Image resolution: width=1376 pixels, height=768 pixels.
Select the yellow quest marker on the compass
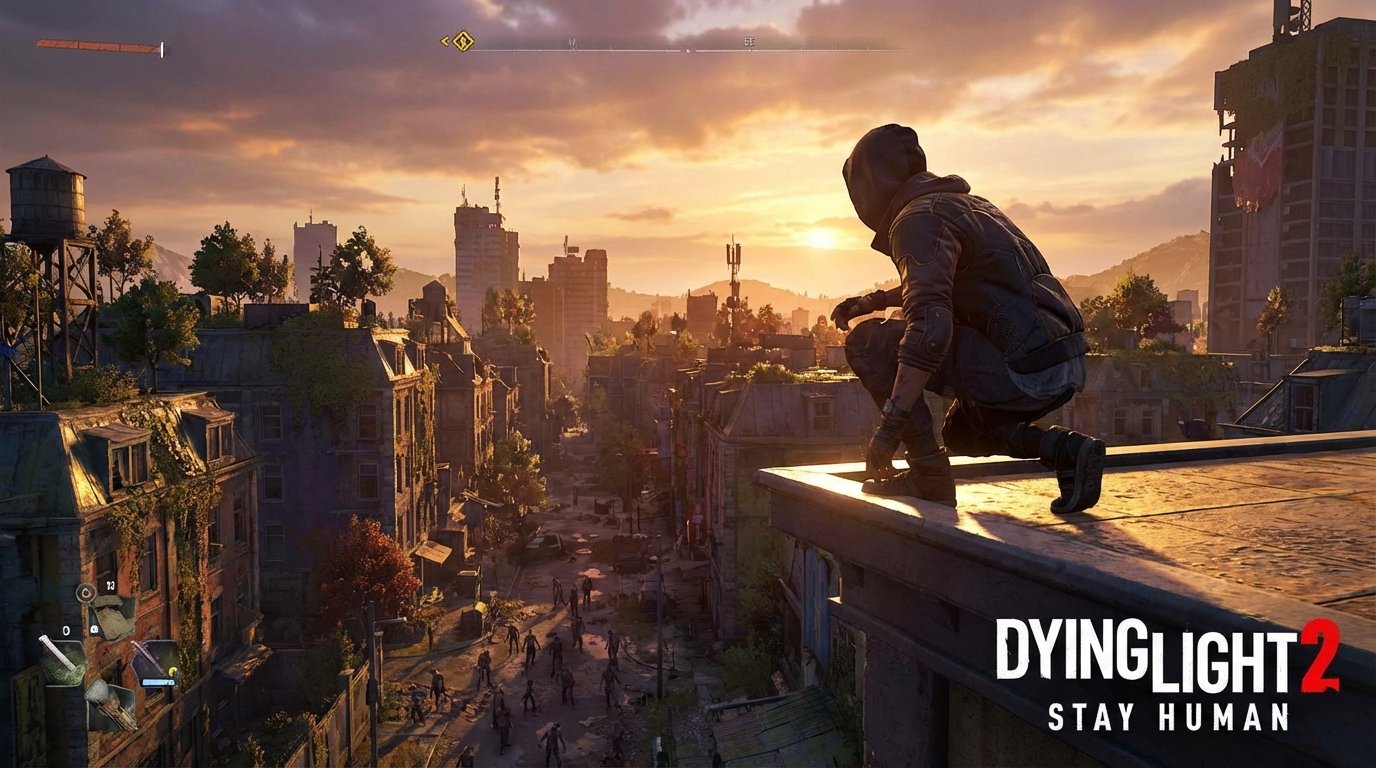462,41
